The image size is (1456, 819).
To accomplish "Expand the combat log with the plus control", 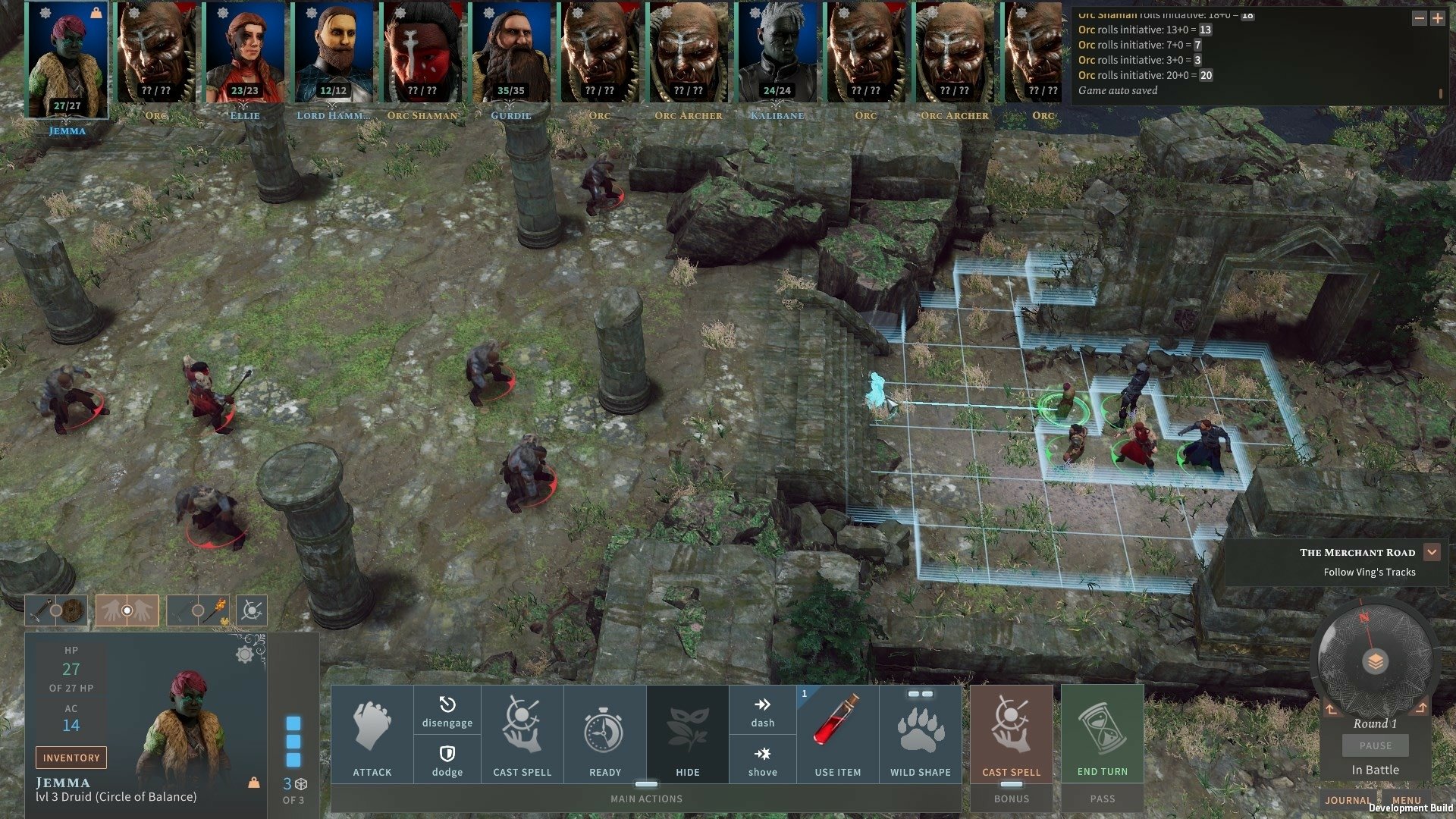I will pyautogui.click(x=1438, y=17).
